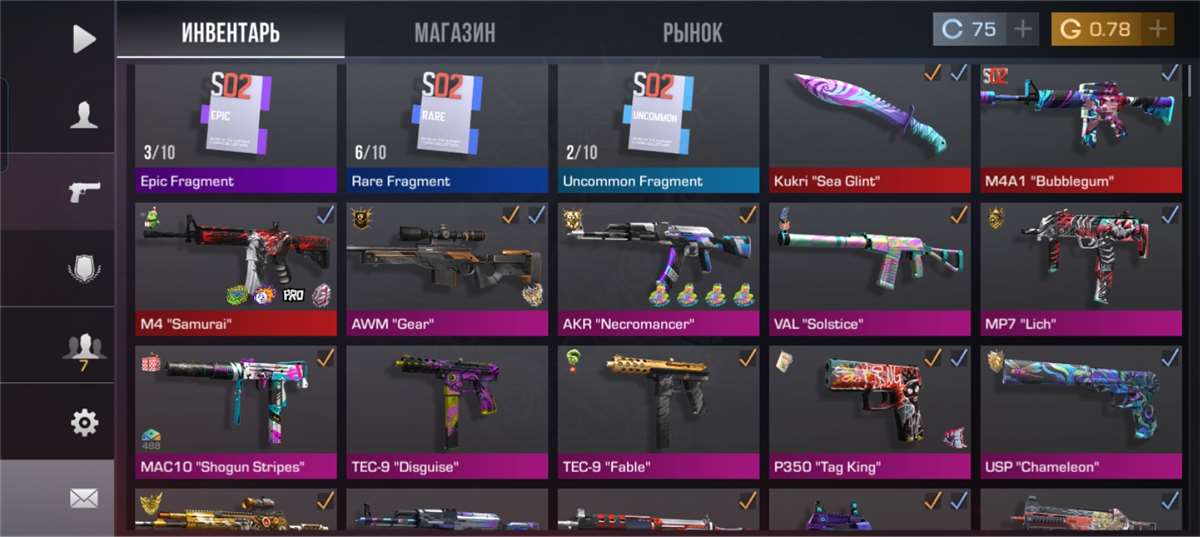Tap the play arrow in sidebar

84,38
